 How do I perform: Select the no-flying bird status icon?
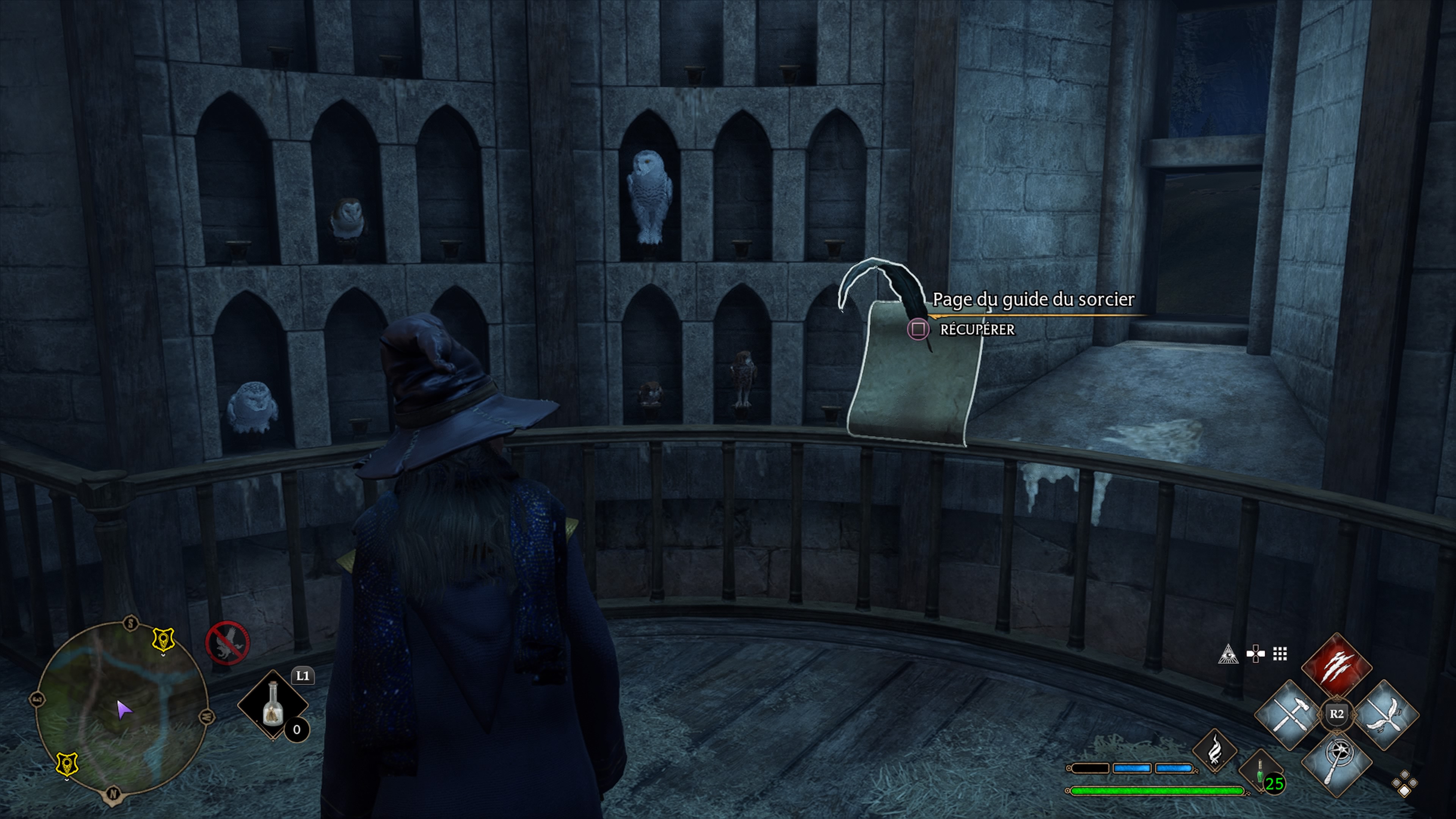coord(227,643)
